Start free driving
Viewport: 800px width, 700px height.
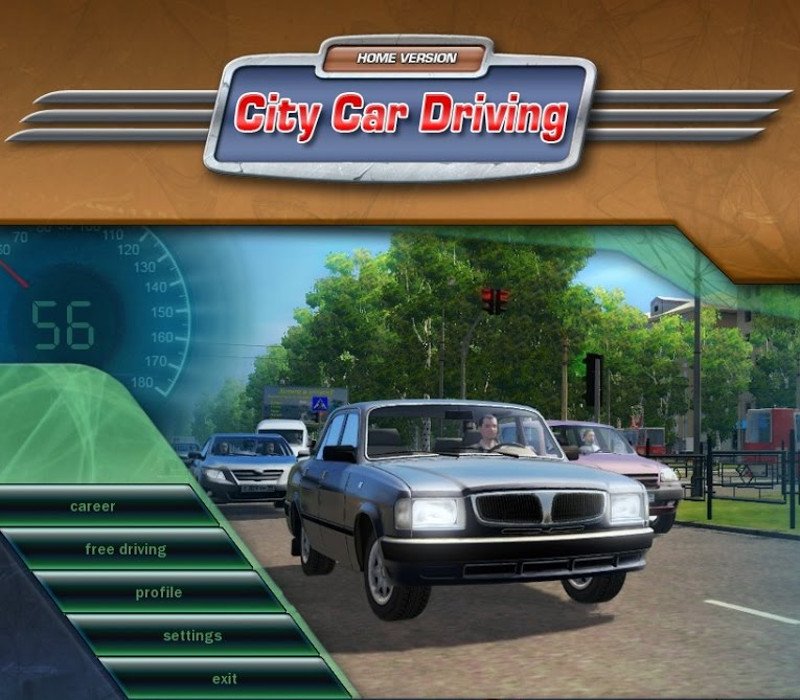126,549
